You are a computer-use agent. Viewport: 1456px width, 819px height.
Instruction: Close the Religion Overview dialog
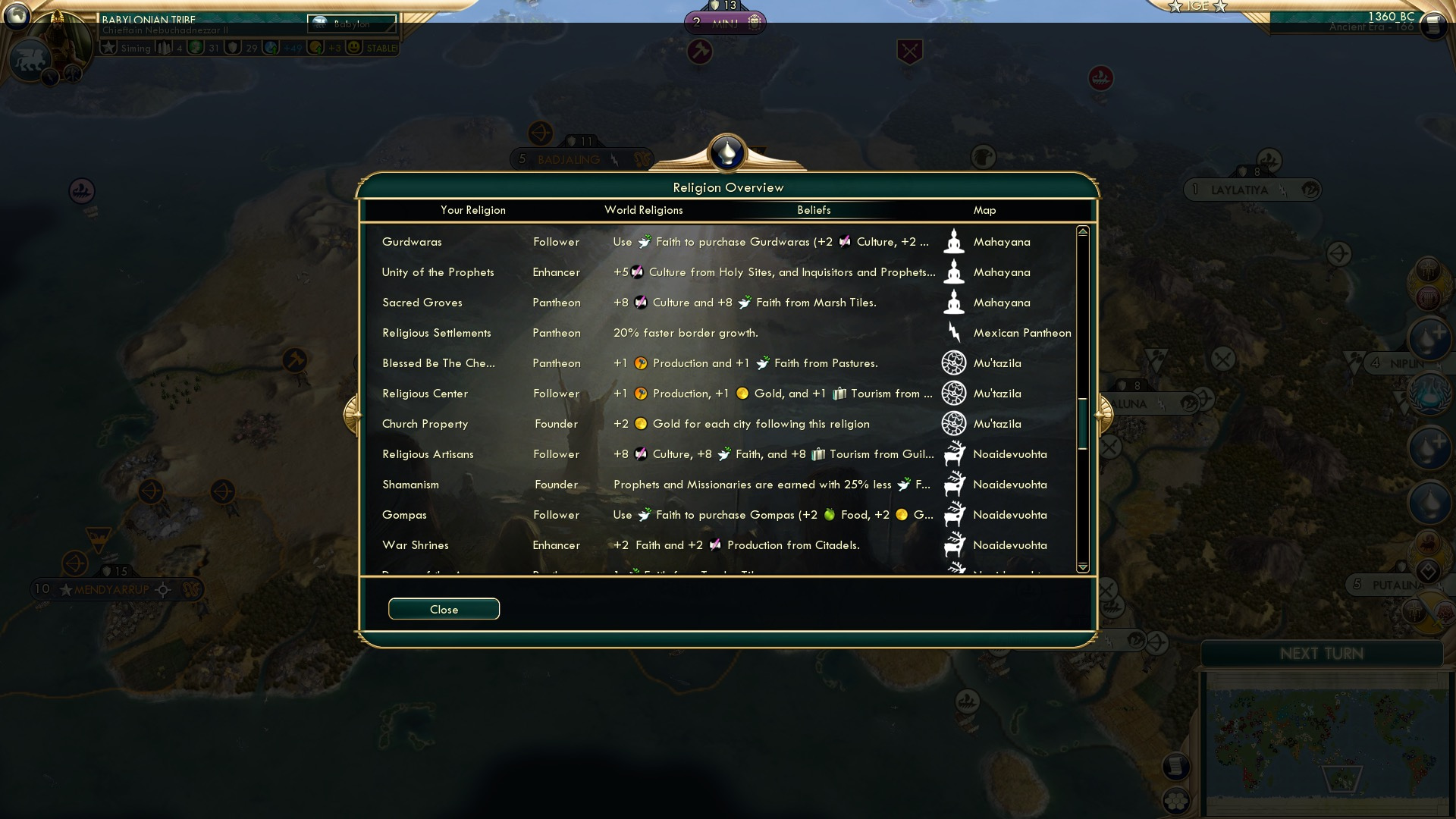click(444, 609)
